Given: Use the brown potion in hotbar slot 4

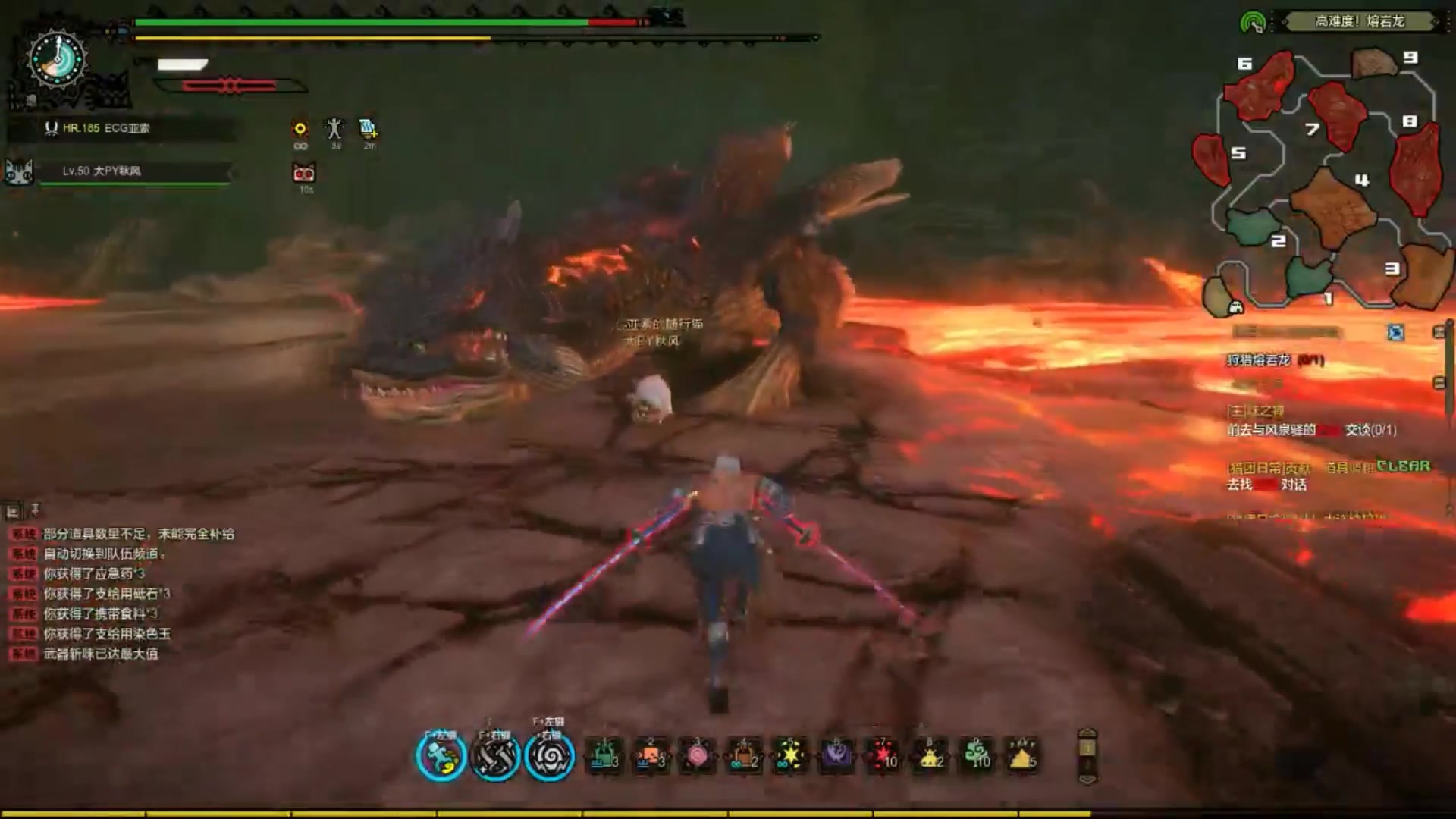Looking at the screenshot, I should pyautogui.click(x=744, y=756).
